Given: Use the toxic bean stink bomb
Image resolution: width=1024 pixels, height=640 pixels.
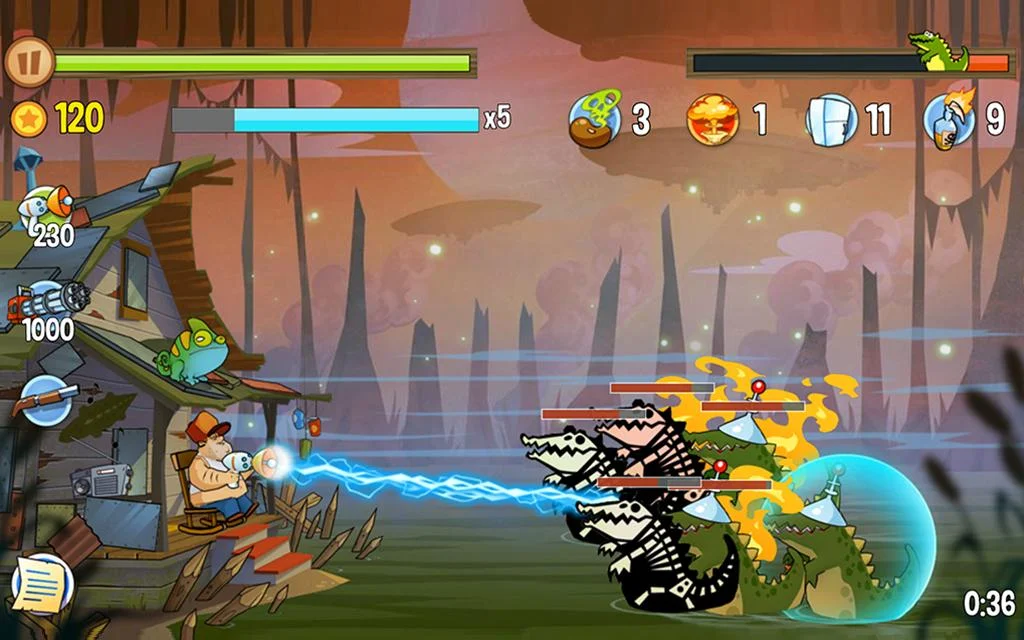Looking at the screenshot, I should (594, 118).
